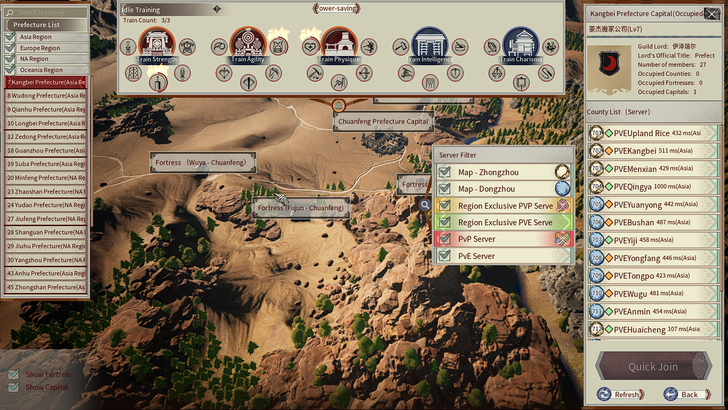Toggle the Map - Zhongzhou filter
The width and height of the screenshot is (728, 410).
coord(445,172)
